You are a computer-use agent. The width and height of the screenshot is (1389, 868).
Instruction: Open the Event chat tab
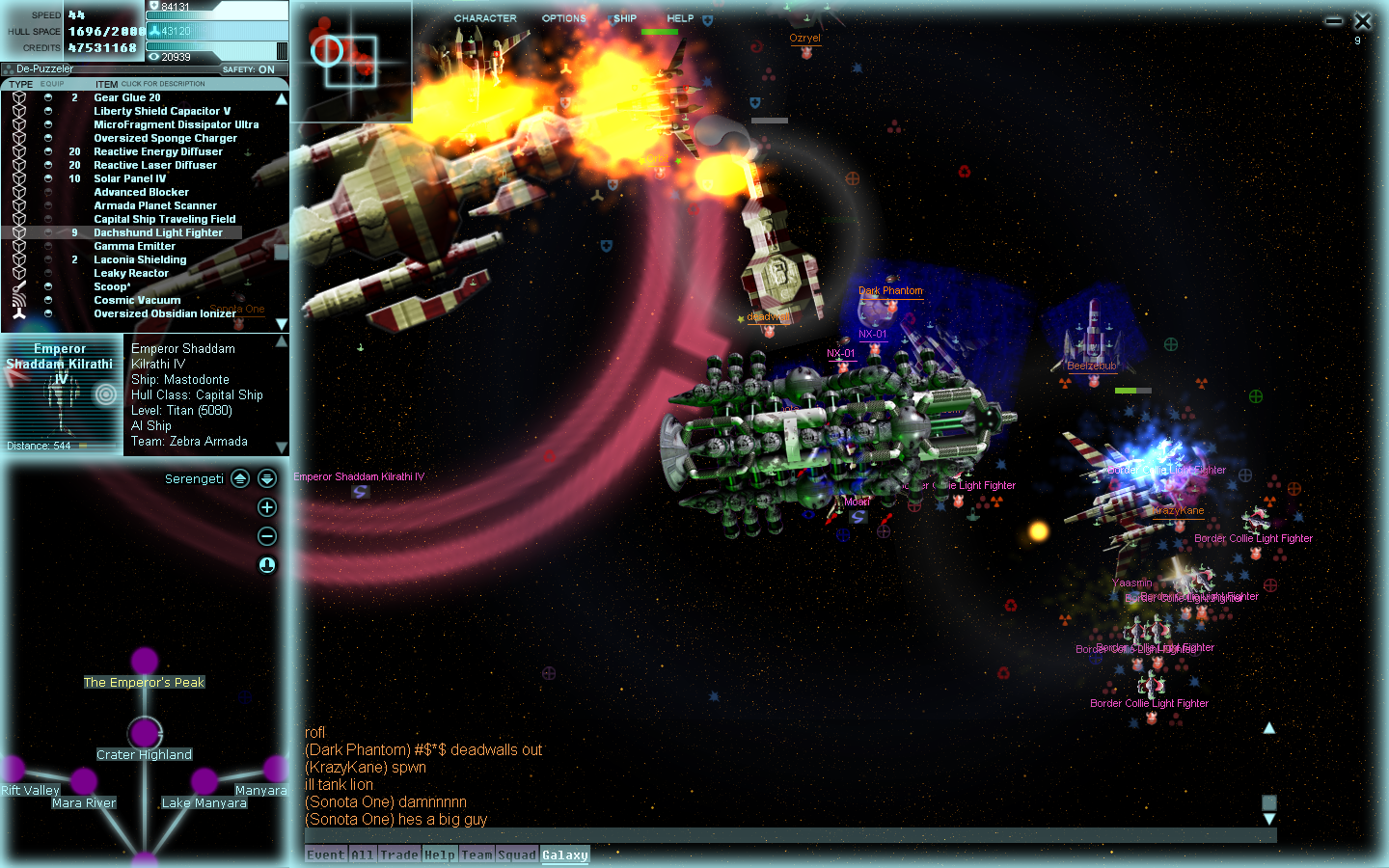coord(326,854)
